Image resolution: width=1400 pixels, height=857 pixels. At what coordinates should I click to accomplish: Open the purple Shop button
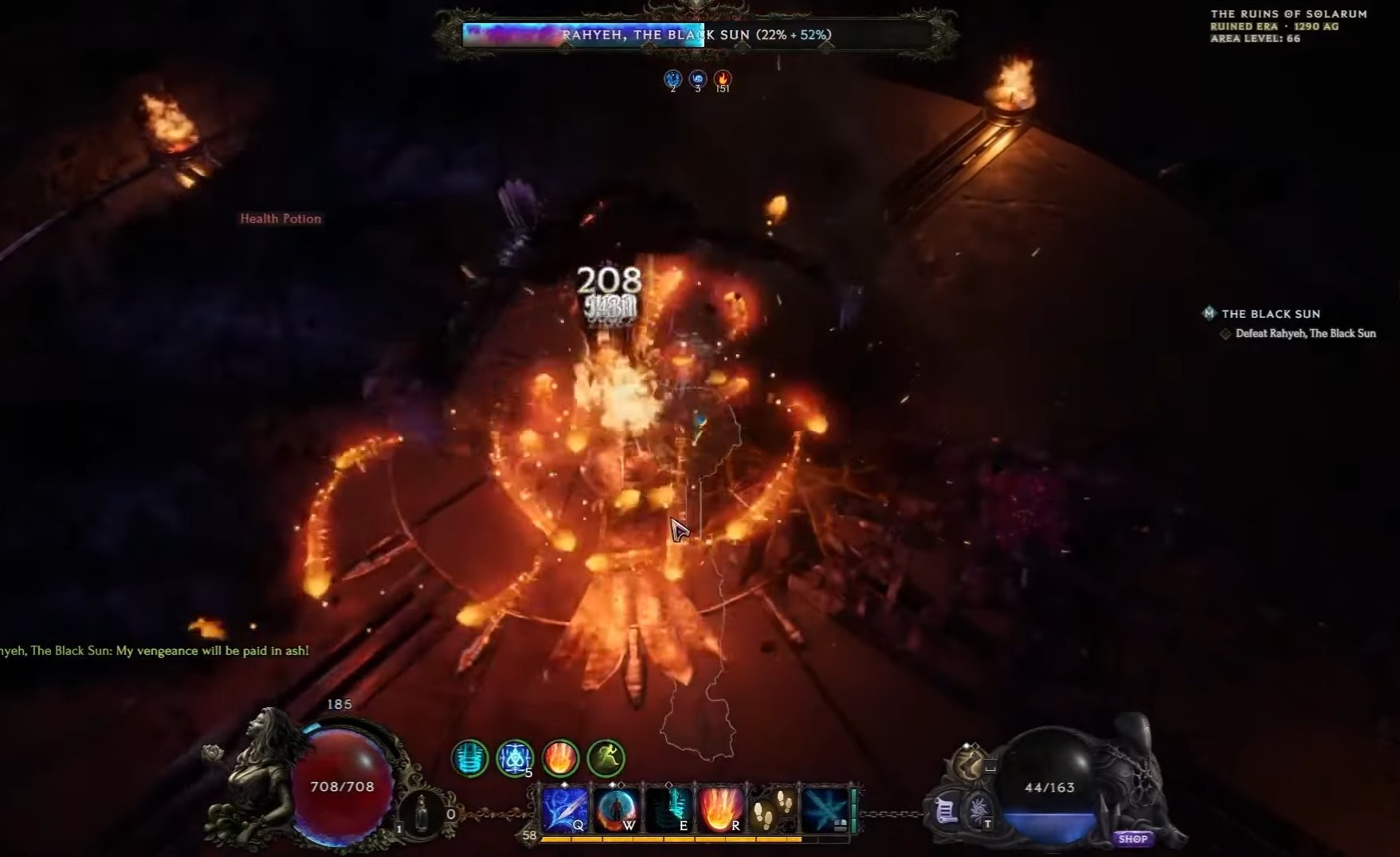[1132, 839]
